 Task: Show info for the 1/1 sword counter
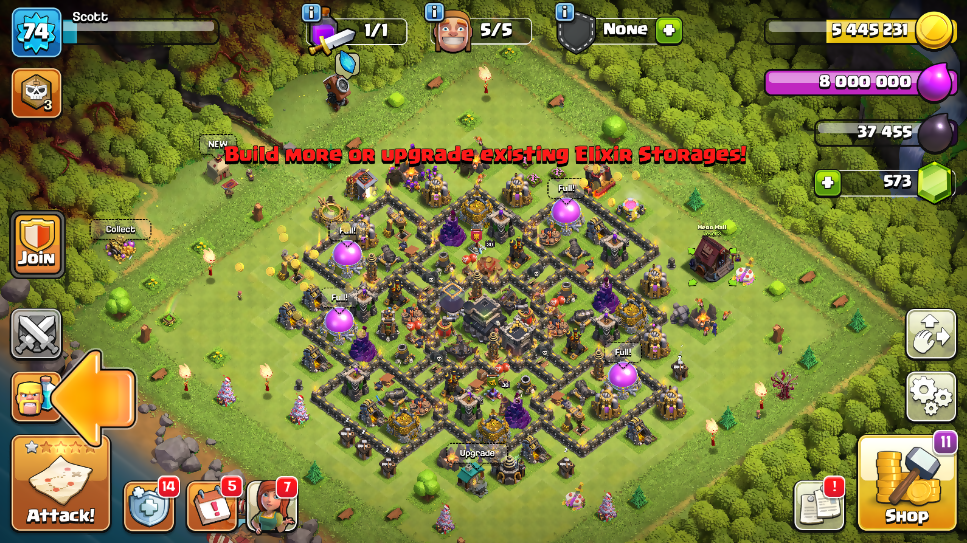[311, 12]
